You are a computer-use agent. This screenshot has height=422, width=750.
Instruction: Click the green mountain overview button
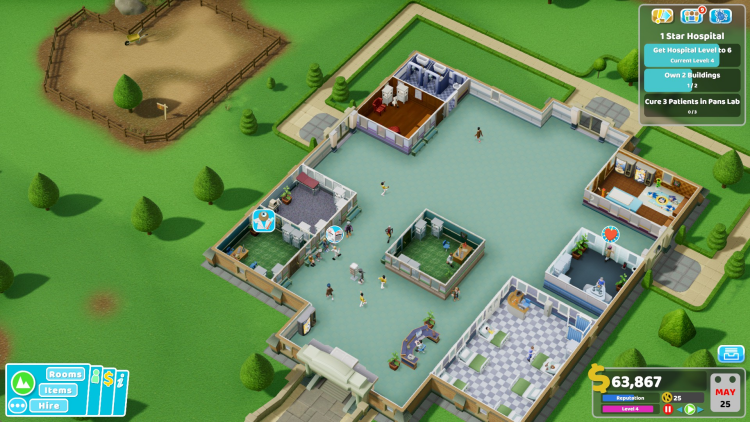[x=23, y=382]
